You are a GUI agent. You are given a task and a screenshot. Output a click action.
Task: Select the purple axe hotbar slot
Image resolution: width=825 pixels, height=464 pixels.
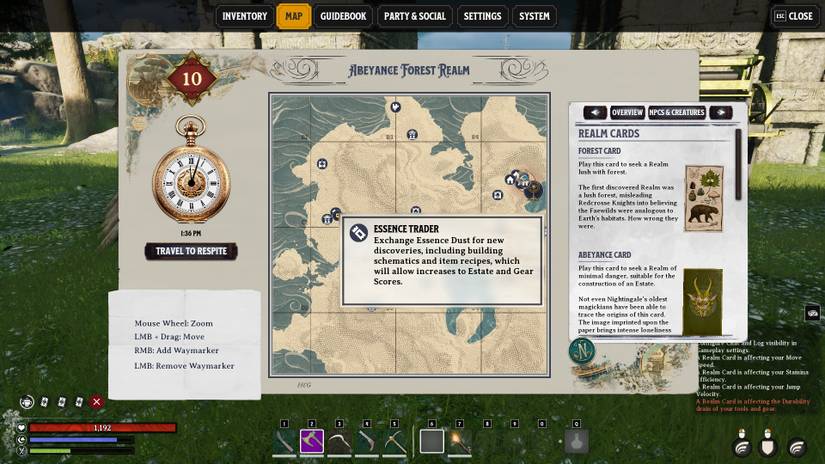coord(311,440)
